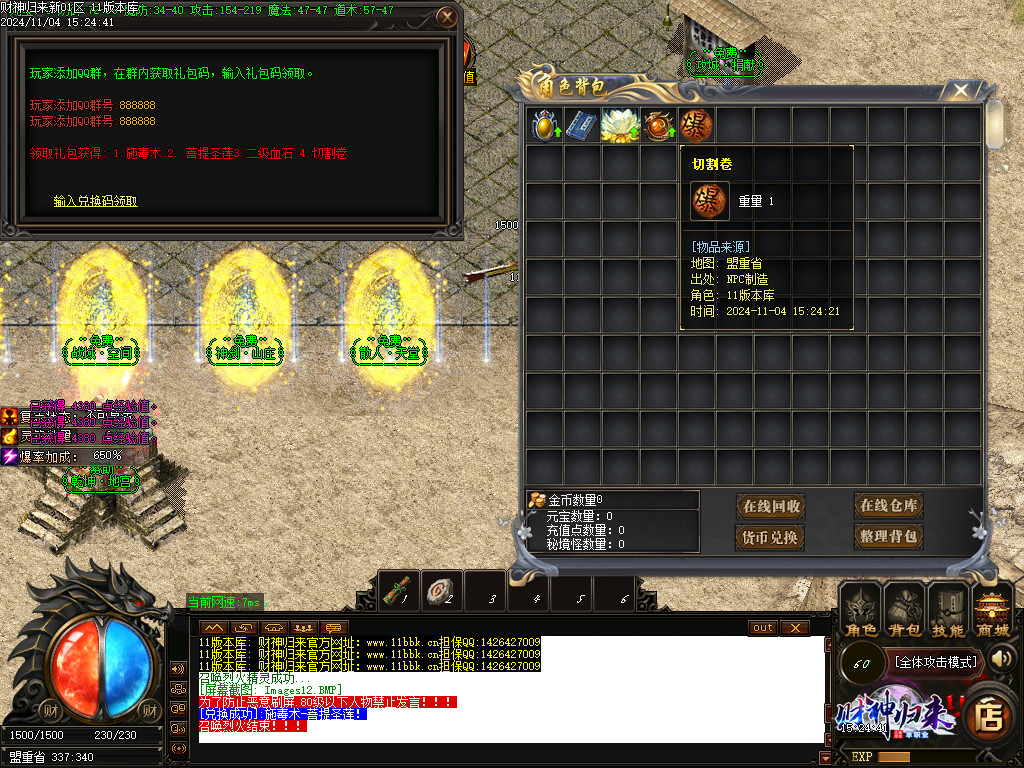The image size is (1024, 768).
Task: Click the chat window's out button
Action: tap(763, 627)
